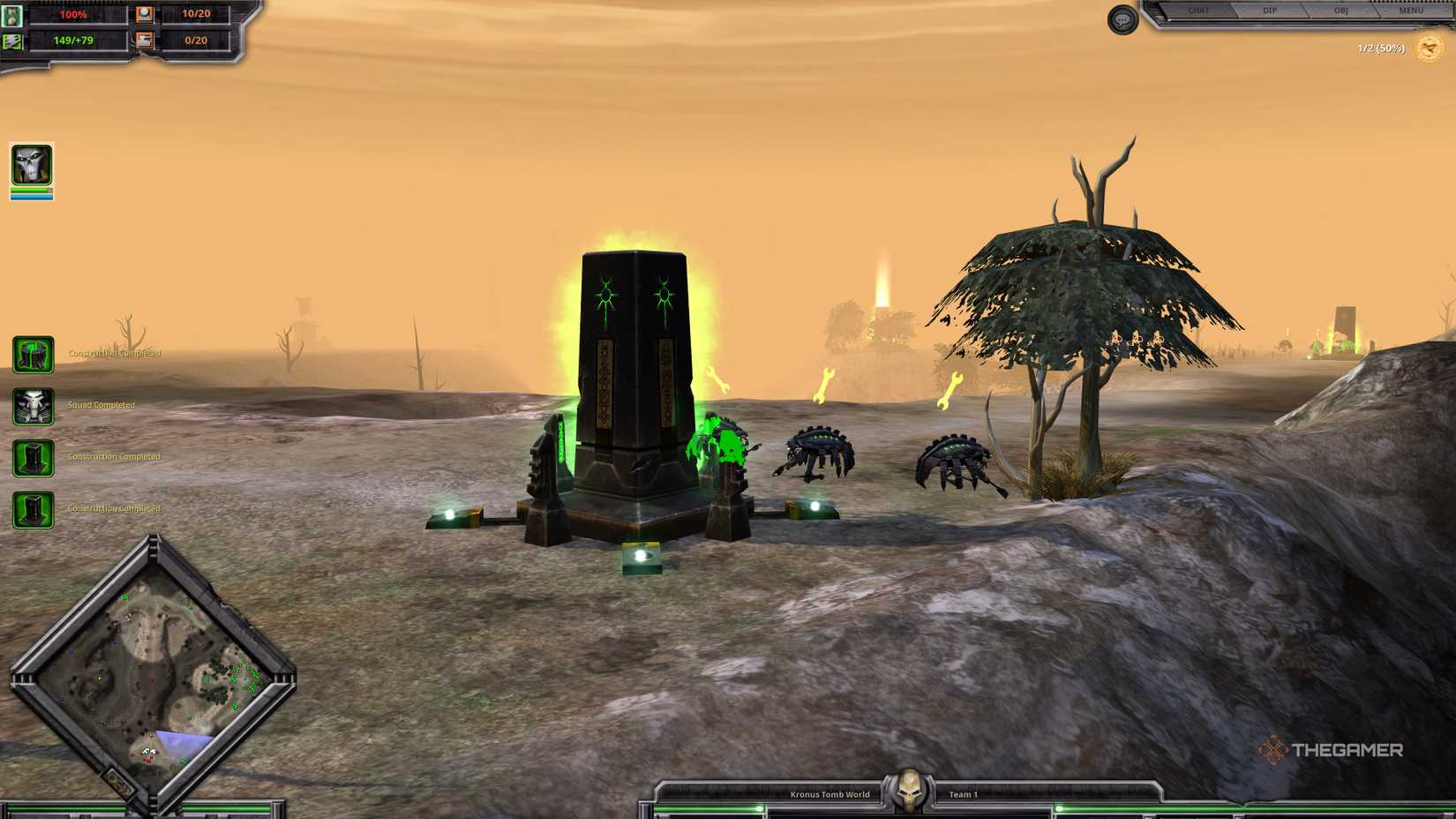Select the Team 1 label on bottom bar

(963, 793)
